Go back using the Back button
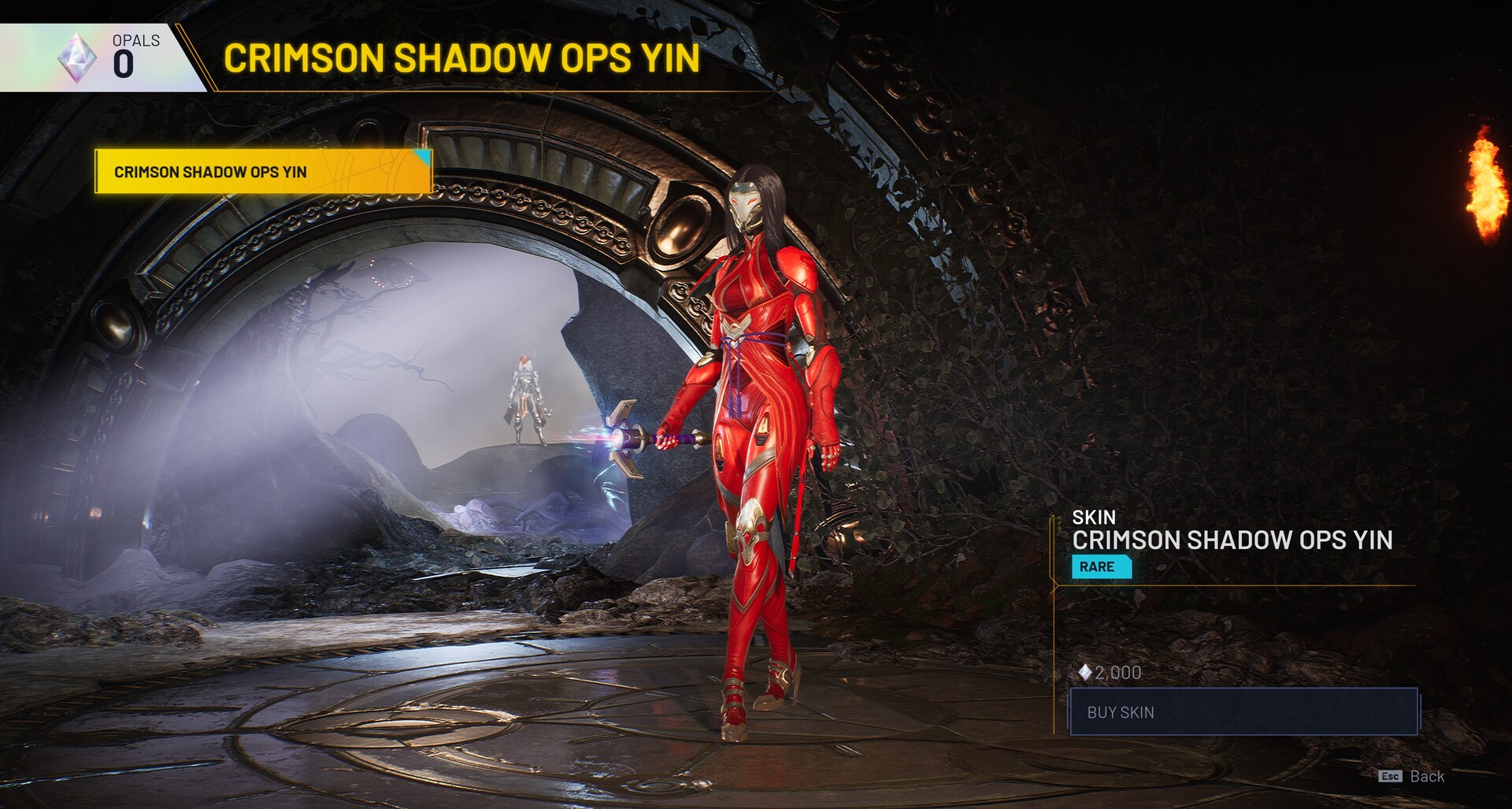The image size is (1512, 809). [x=1413, y=777]
